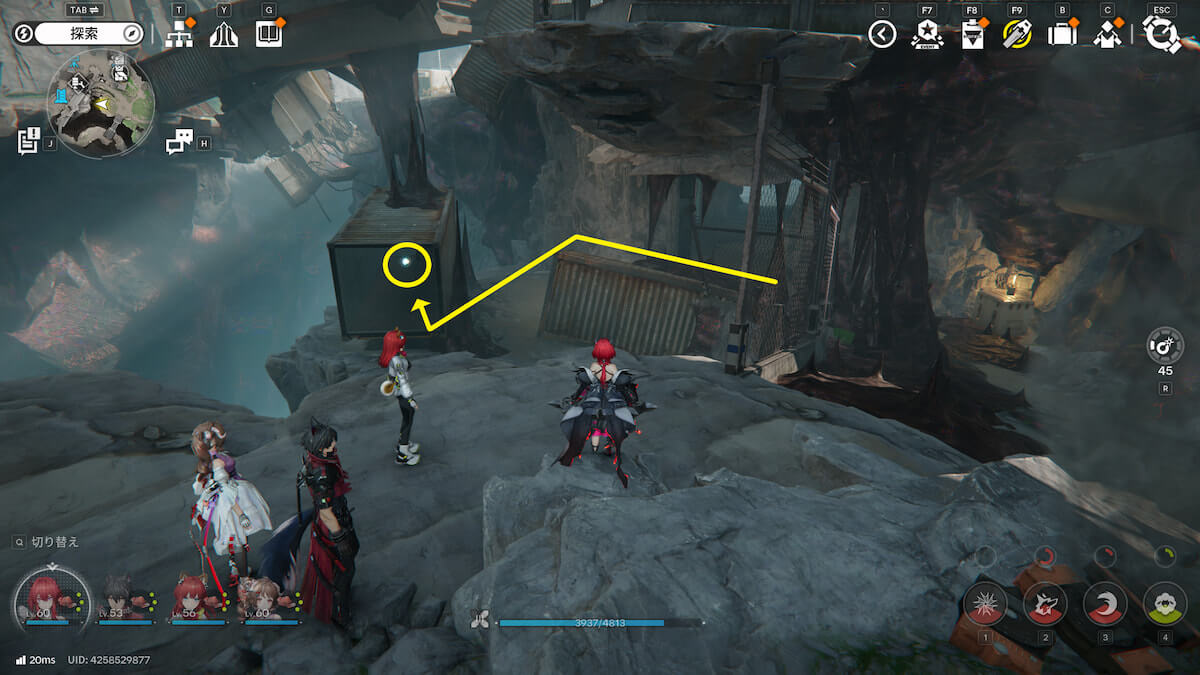Select the Lv.56 fox-eared party member
The image size is (1200, 675).
coord(197,600)
